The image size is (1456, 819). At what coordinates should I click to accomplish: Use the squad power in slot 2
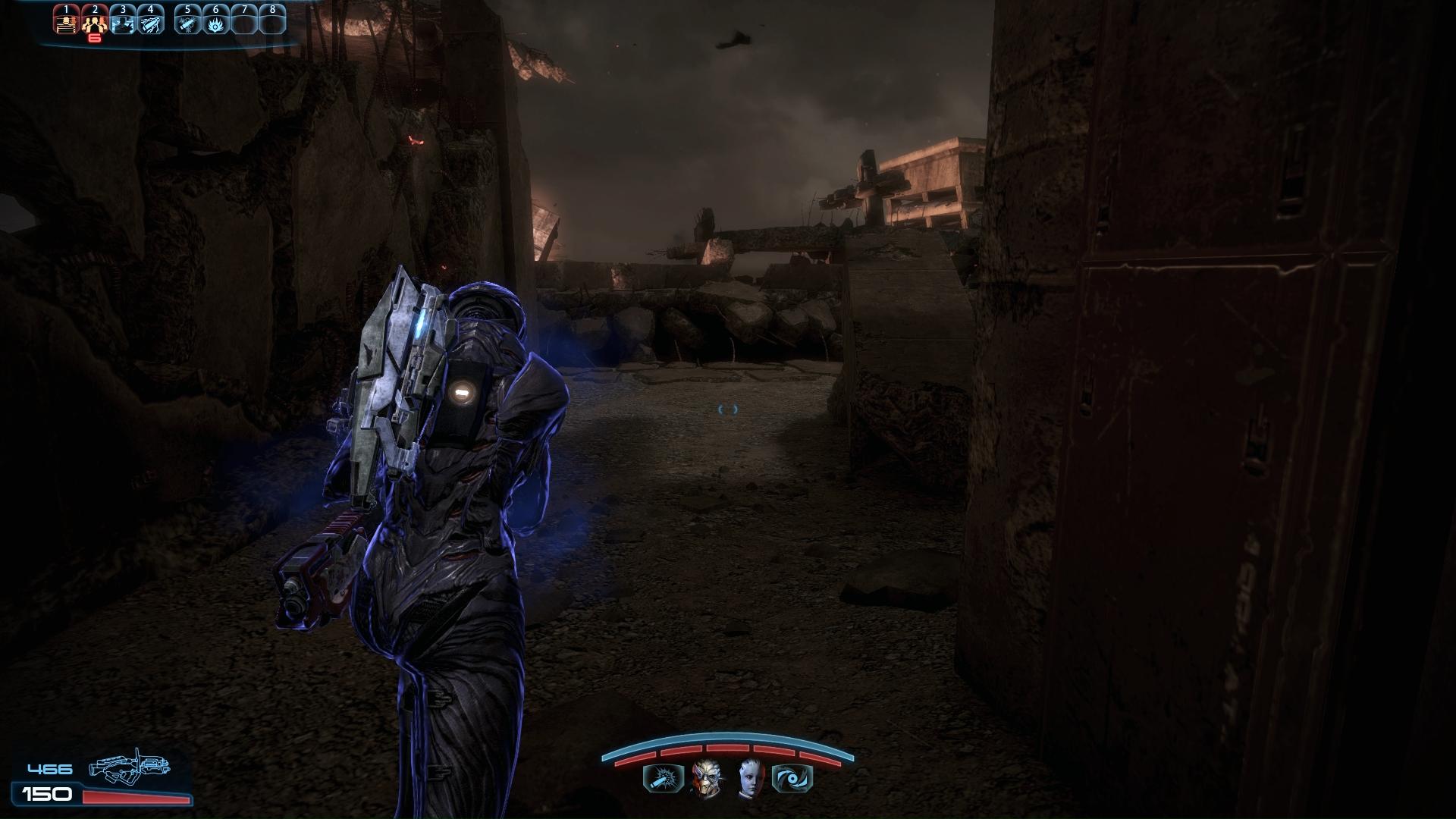pos(94,21)
